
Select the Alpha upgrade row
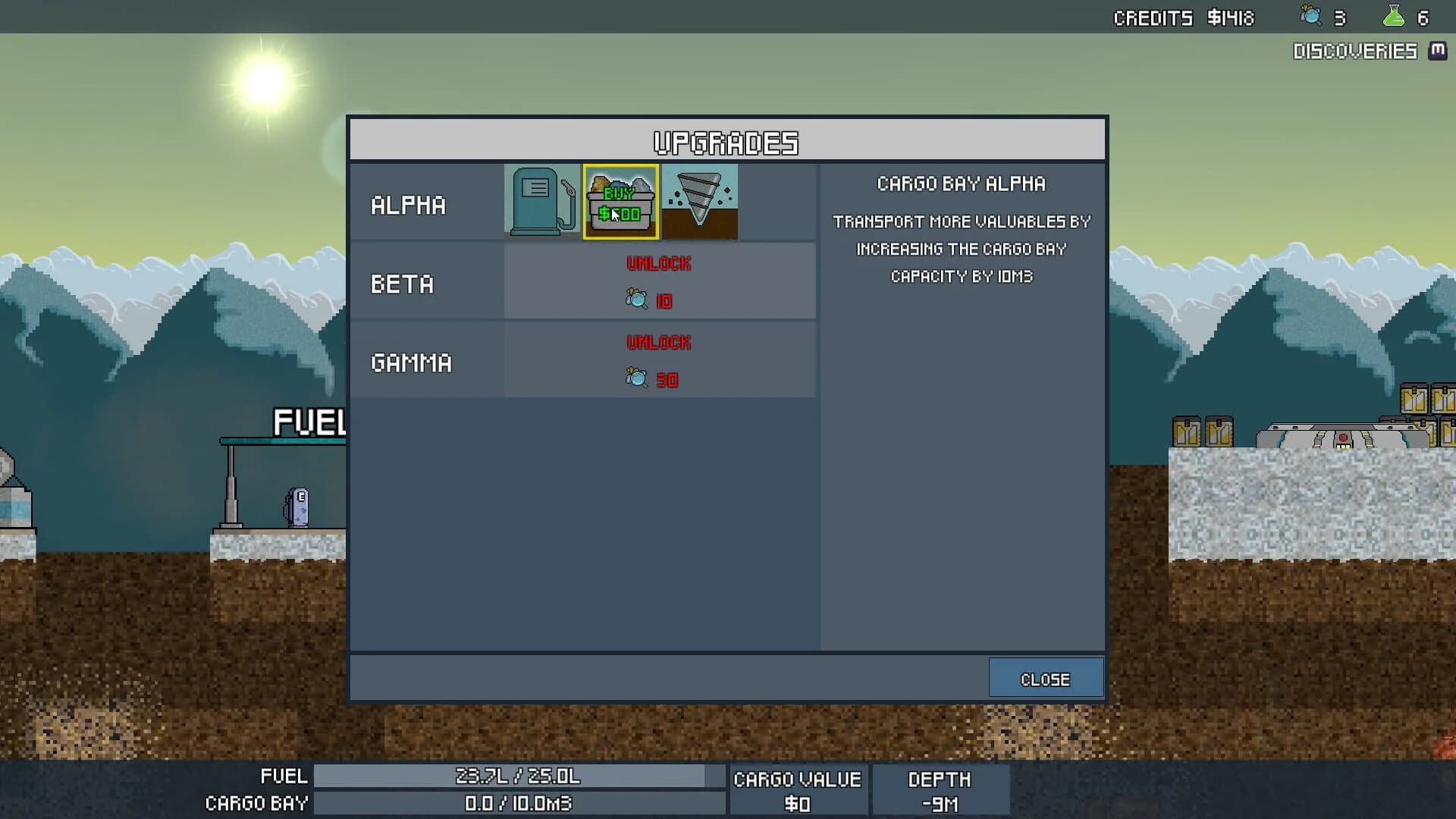pyautogui.click(x=409, y=203)
